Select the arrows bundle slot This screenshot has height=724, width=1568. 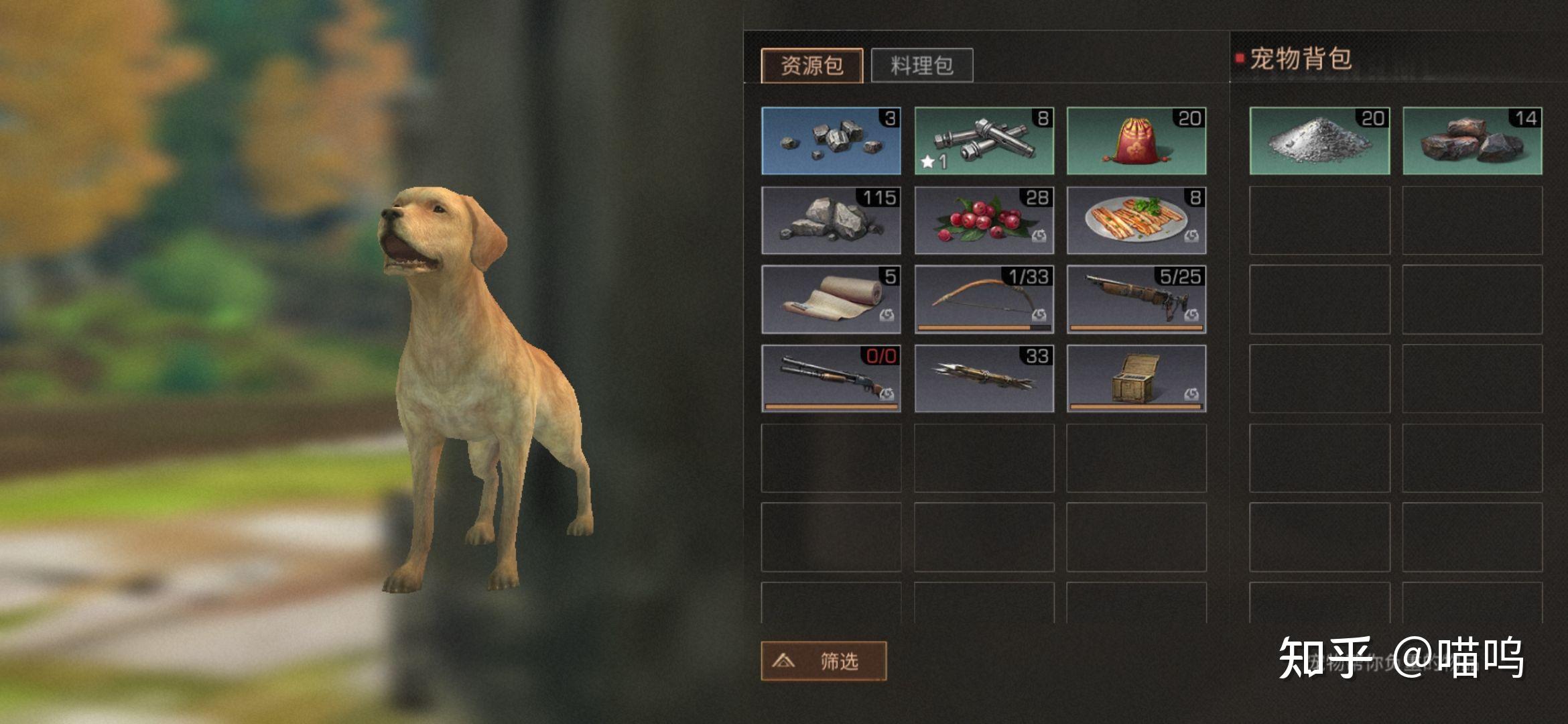pos(984,378)
